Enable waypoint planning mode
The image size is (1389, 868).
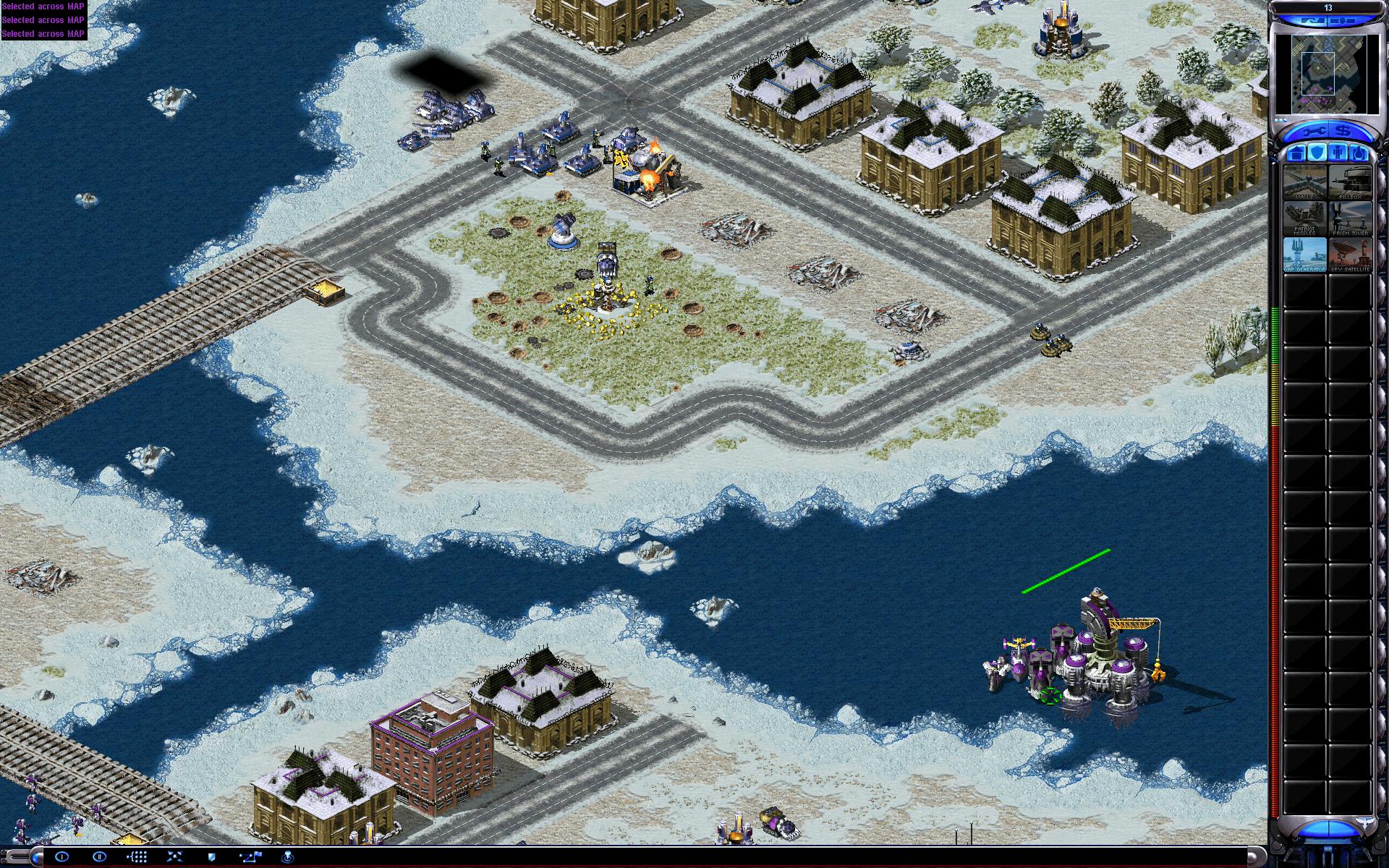250,857
